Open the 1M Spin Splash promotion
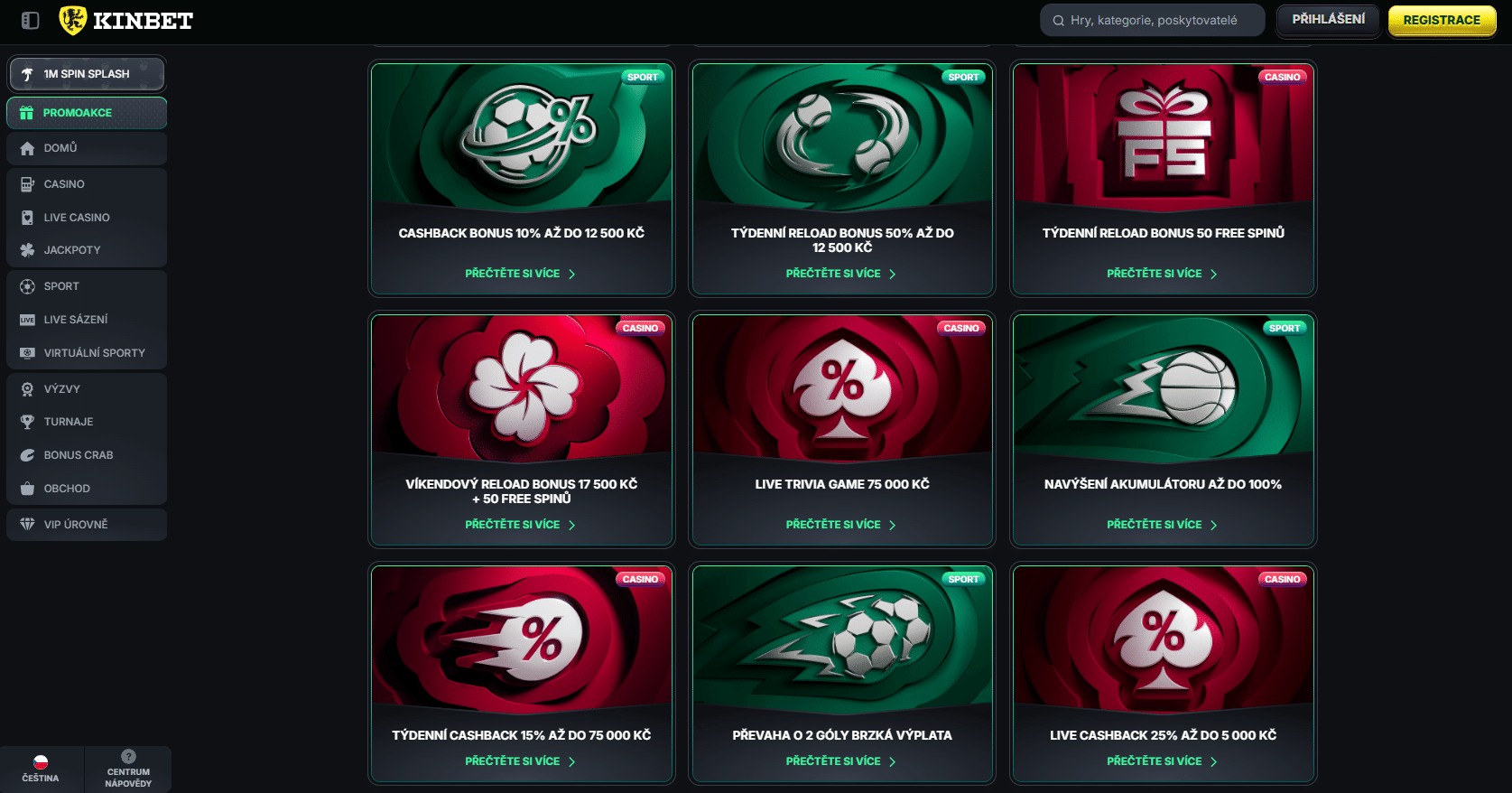The height and width of the screenshot is (793, 1512). 86,73
